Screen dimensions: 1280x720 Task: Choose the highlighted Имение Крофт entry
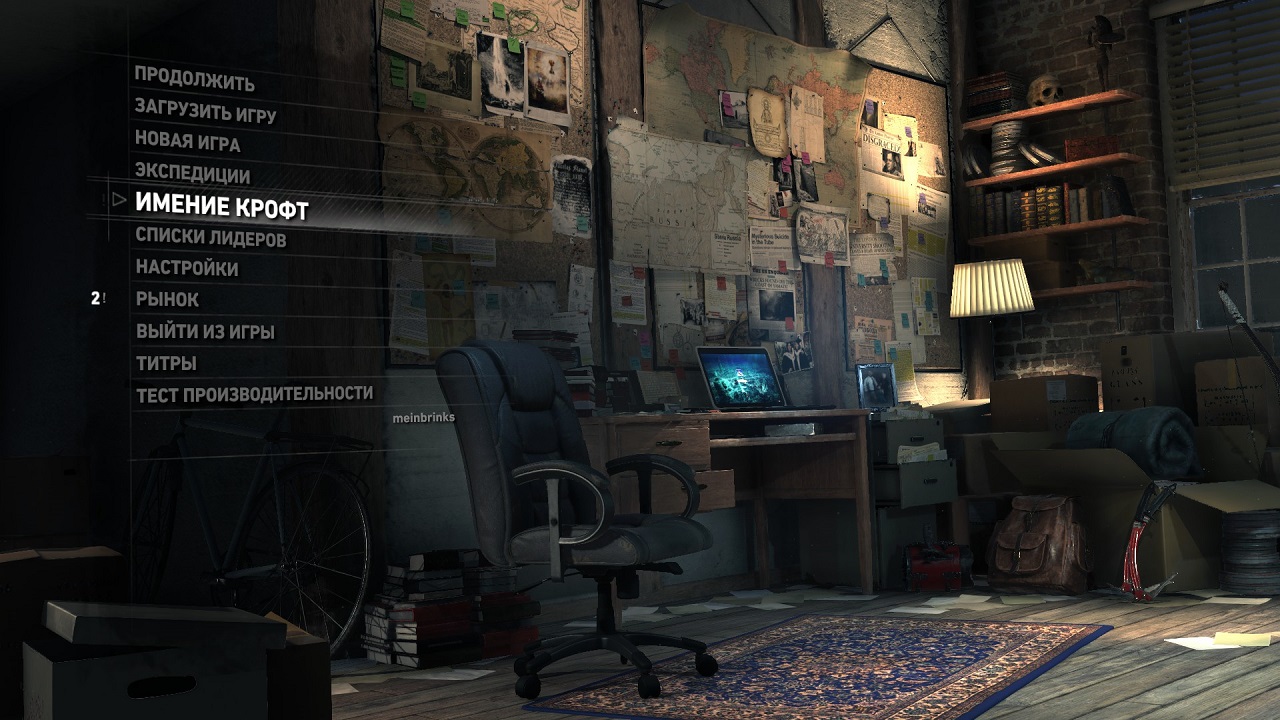pyautogui.click(x=221, y=206)
